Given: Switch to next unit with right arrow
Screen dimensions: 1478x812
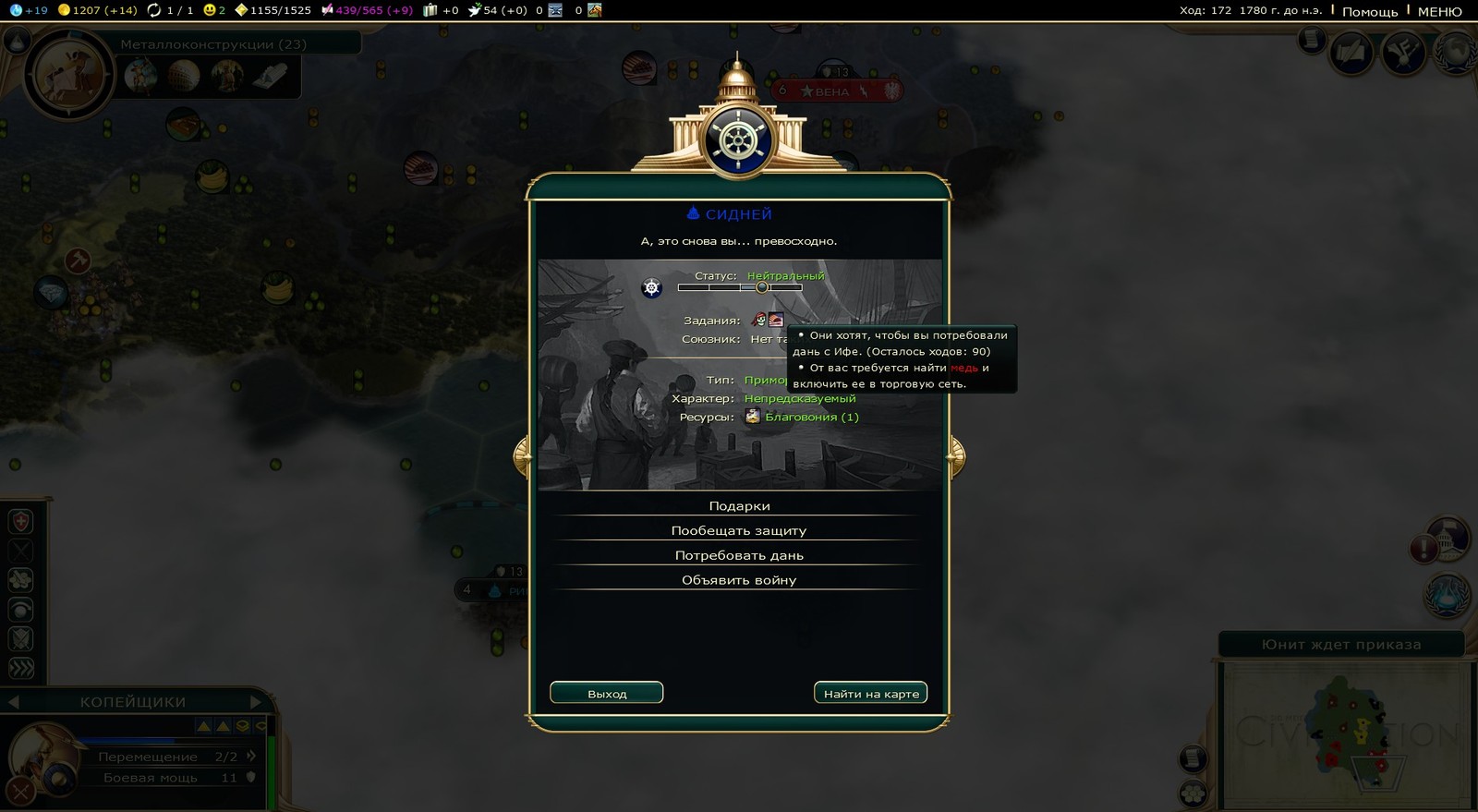Looking at the screenshot, I should [x=256, y=702].
